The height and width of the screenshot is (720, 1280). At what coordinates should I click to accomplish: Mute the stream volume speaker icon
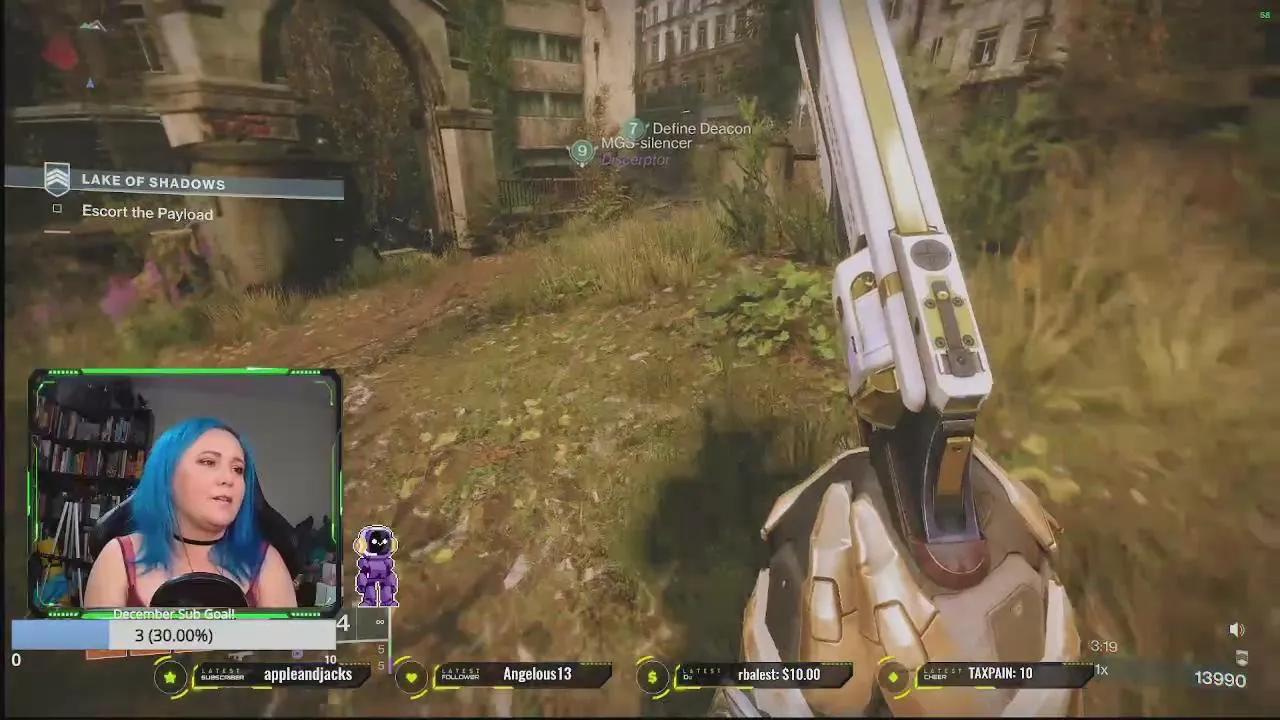pyautogui.click(x=1237, y=630)
